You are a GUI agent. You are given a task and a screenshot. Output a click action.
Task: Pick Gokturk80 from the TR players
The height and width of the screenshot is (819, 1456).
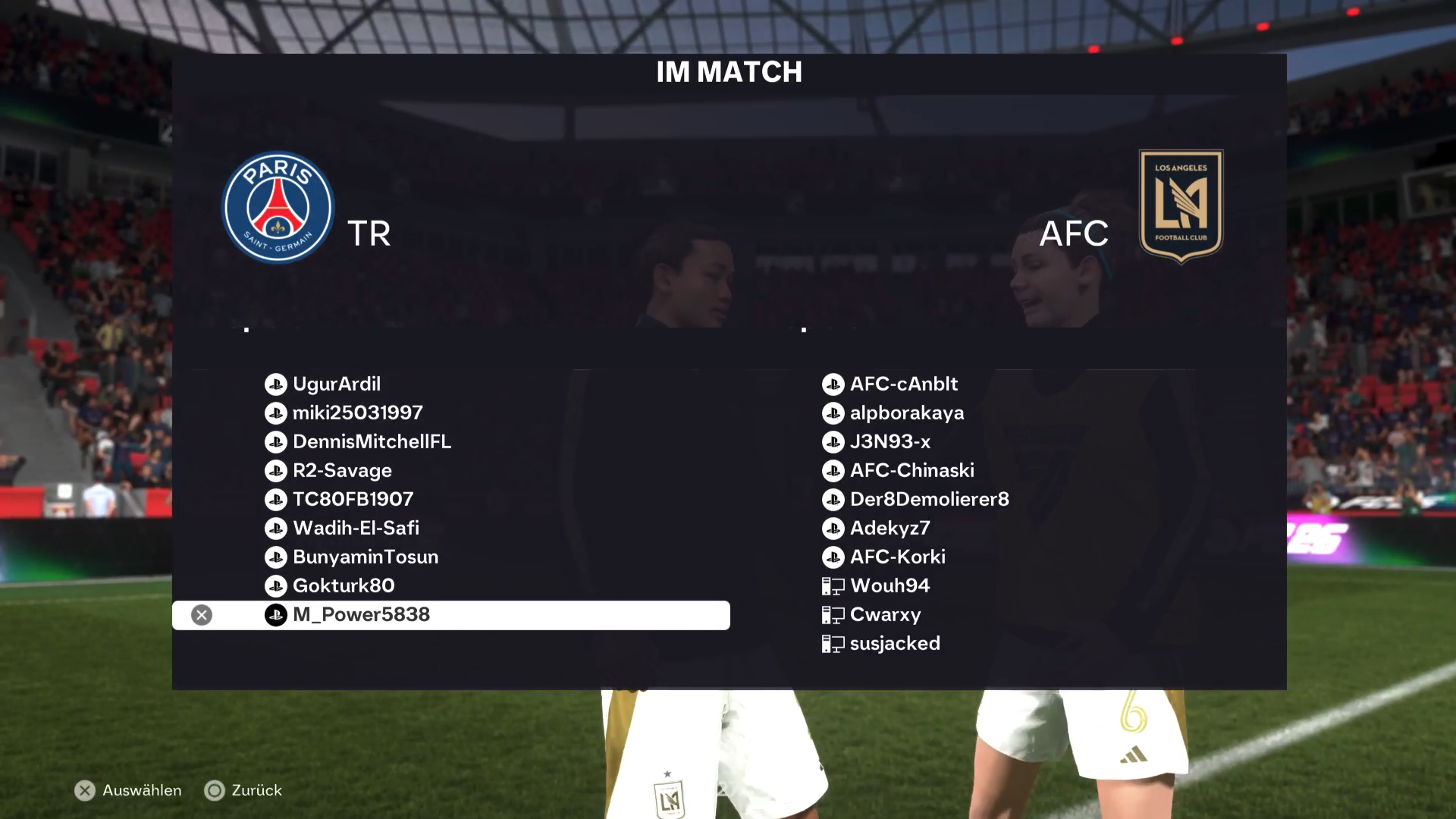(344, 586)
